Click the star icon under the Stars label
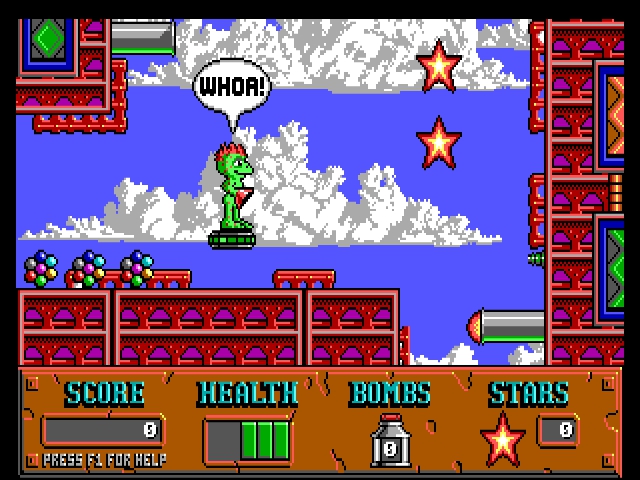 coord(503,438)
